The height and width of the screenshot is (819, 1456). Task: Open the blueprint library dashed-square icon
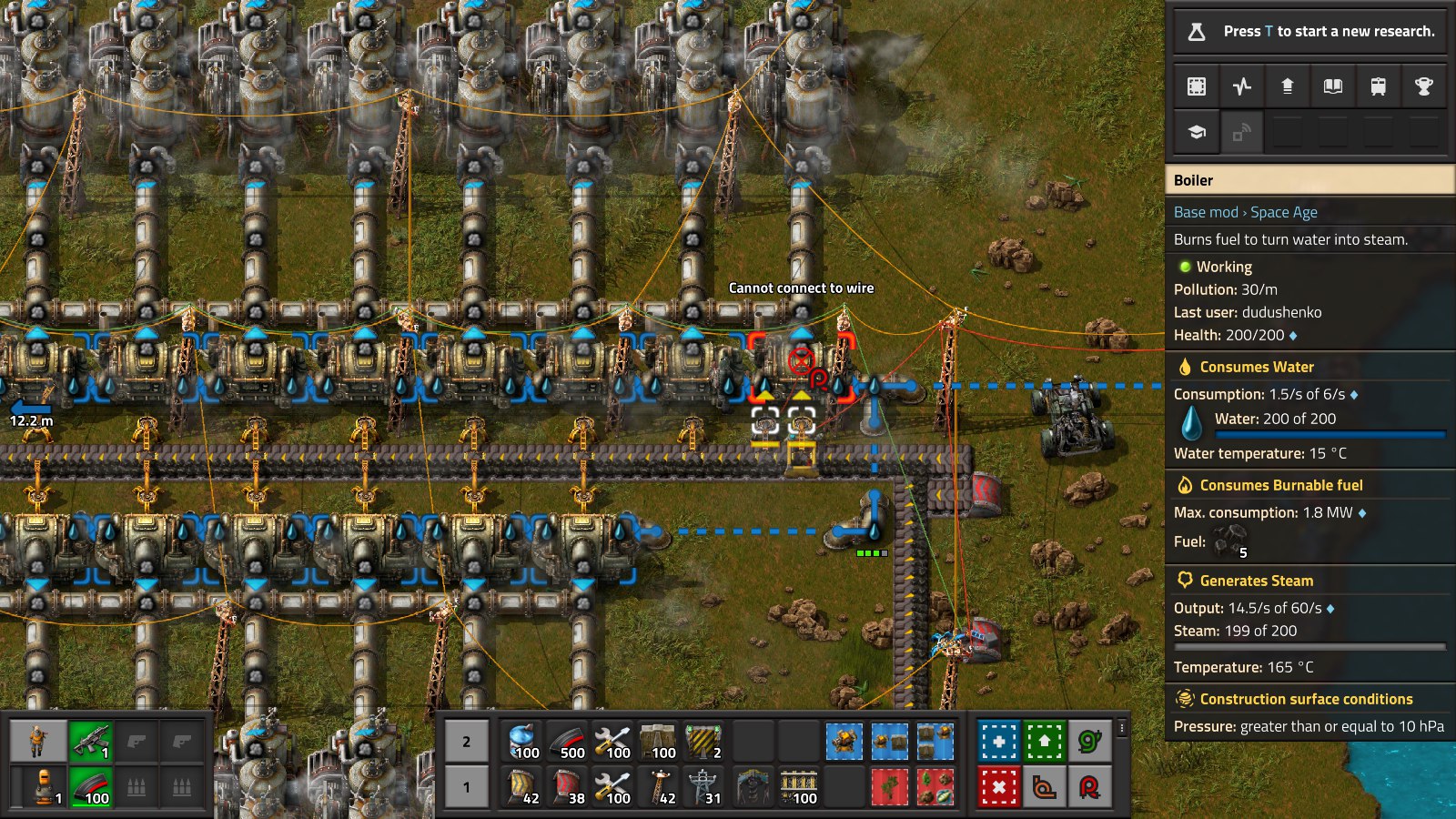click(x=1197, y=86)
